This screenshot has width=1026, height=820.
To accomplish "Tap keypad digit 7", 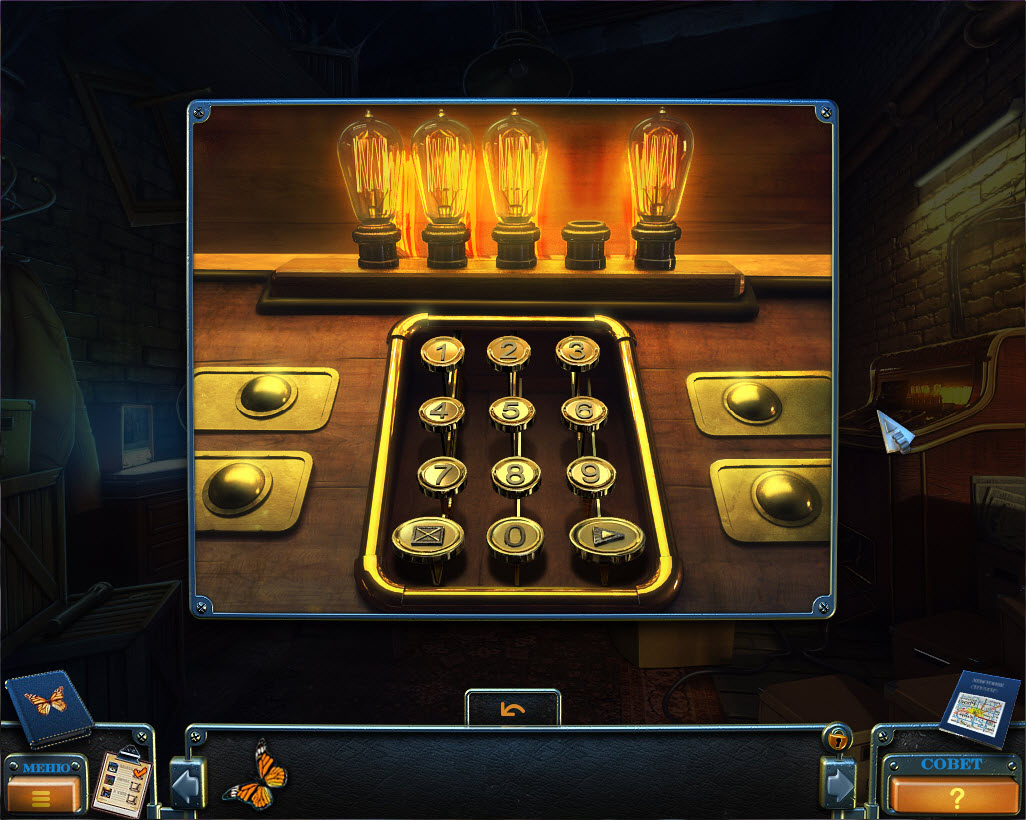I will pos(441,473).
